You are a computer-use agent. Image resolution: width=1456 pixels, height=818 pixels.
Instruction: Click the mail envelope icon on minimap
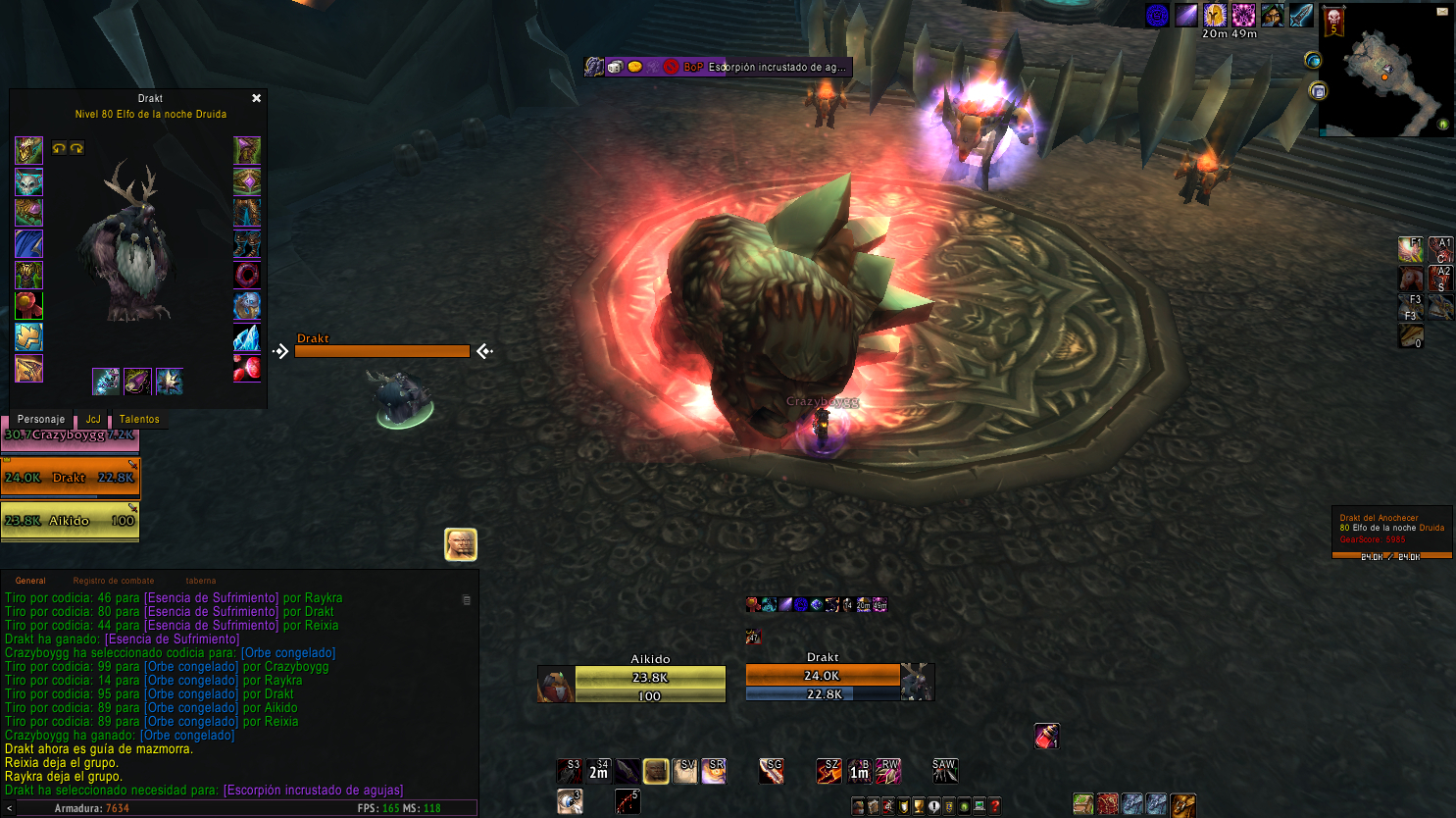[1442, 12]
